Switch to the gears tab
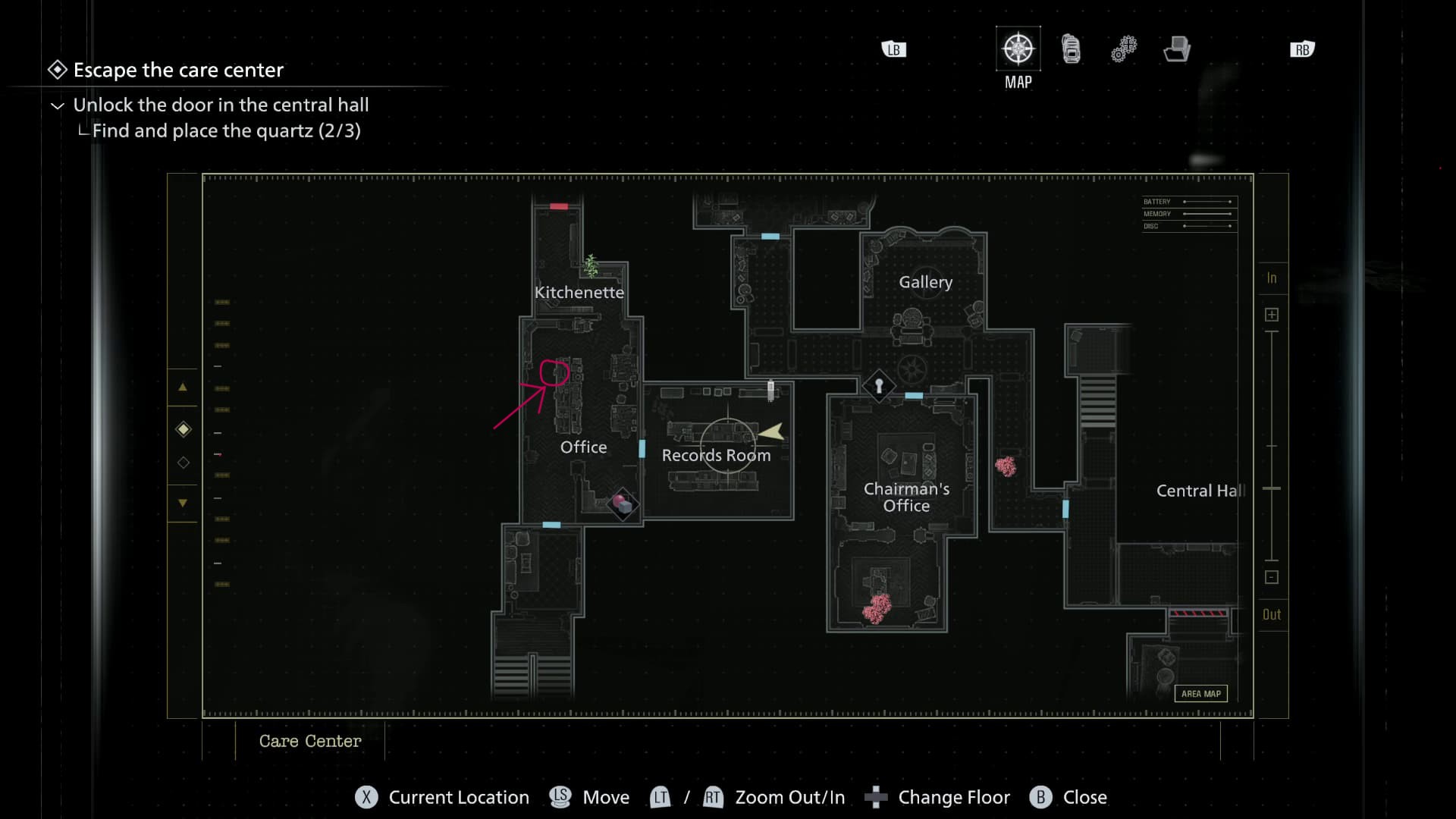 coord(1124,49)
